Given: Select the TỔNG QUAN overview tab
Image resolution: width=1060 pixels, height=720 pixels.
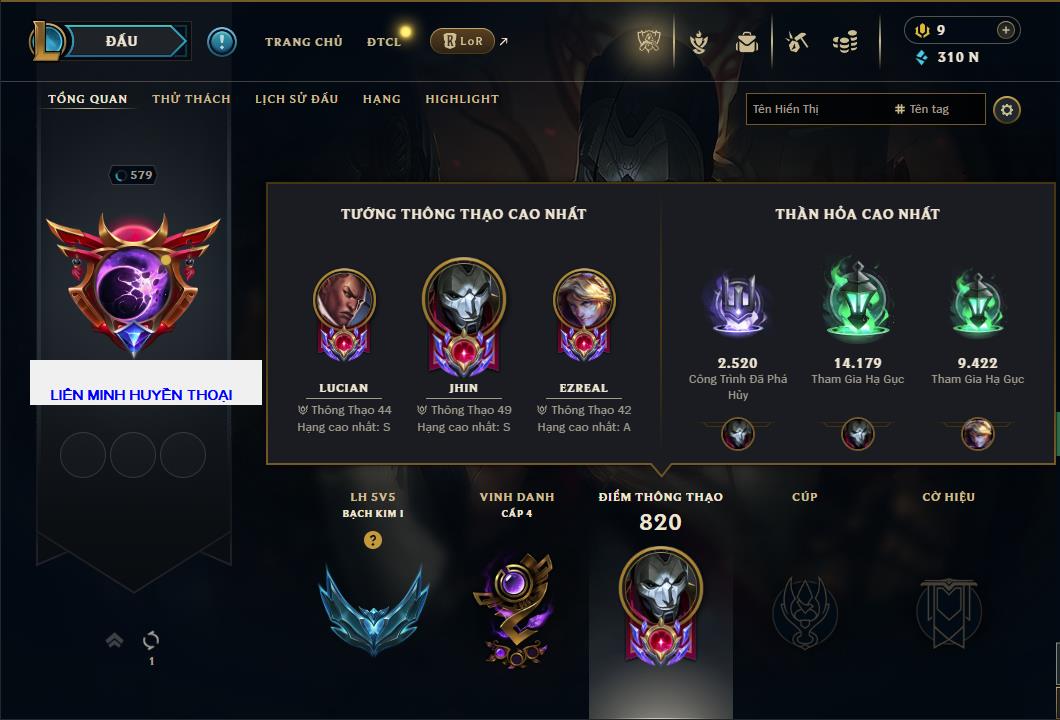Looking at the screenshot, I should pos(88,99).
